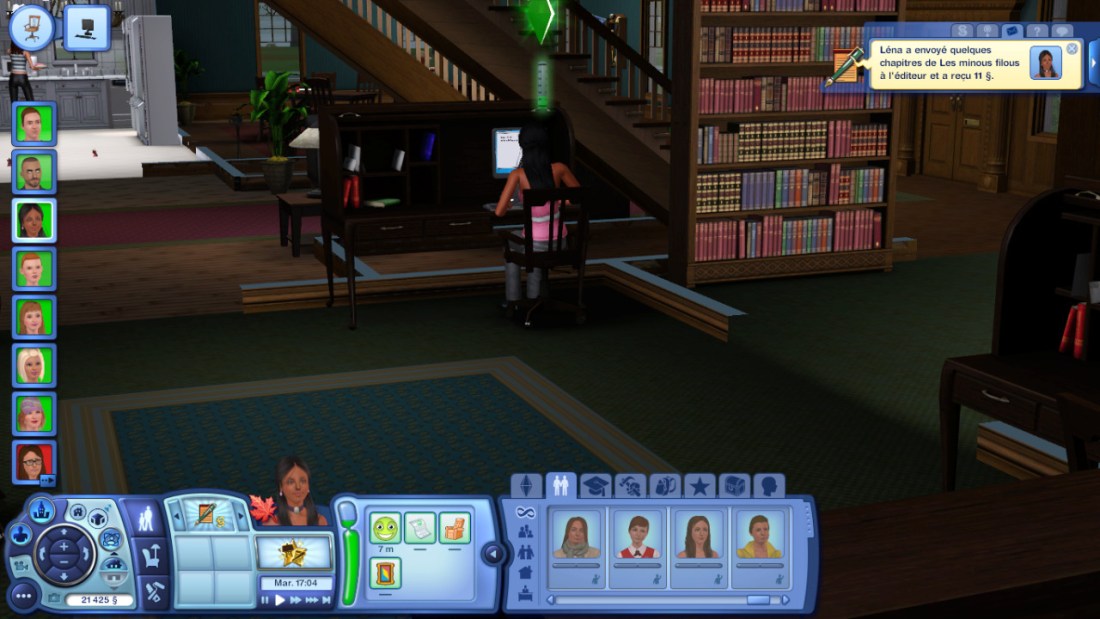
Task: Collapse the Sim panel with arrow button
Action: click(x=491, y=553)
